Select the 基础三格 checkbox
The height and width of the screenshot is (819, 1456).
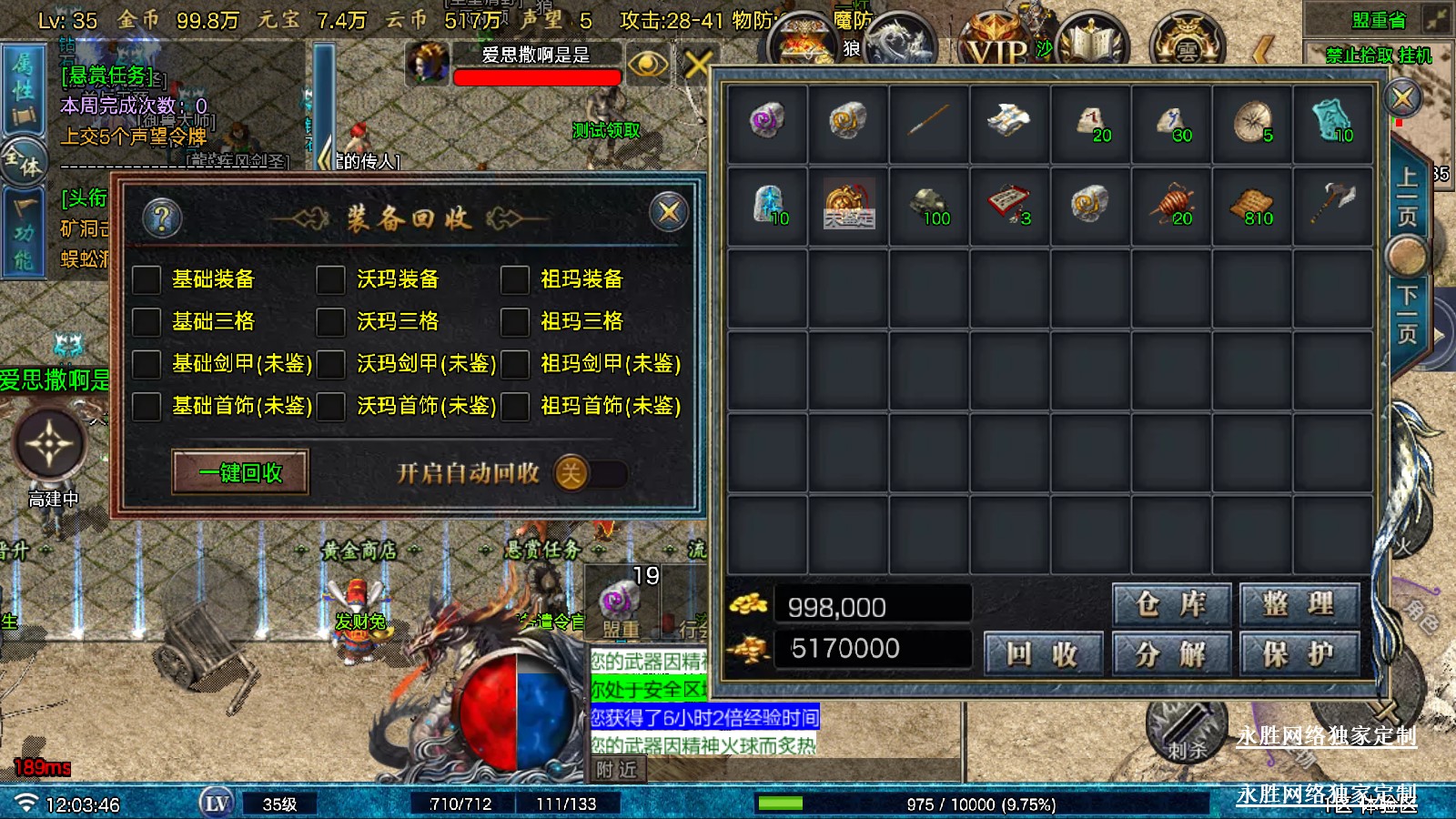pos(147,321)
